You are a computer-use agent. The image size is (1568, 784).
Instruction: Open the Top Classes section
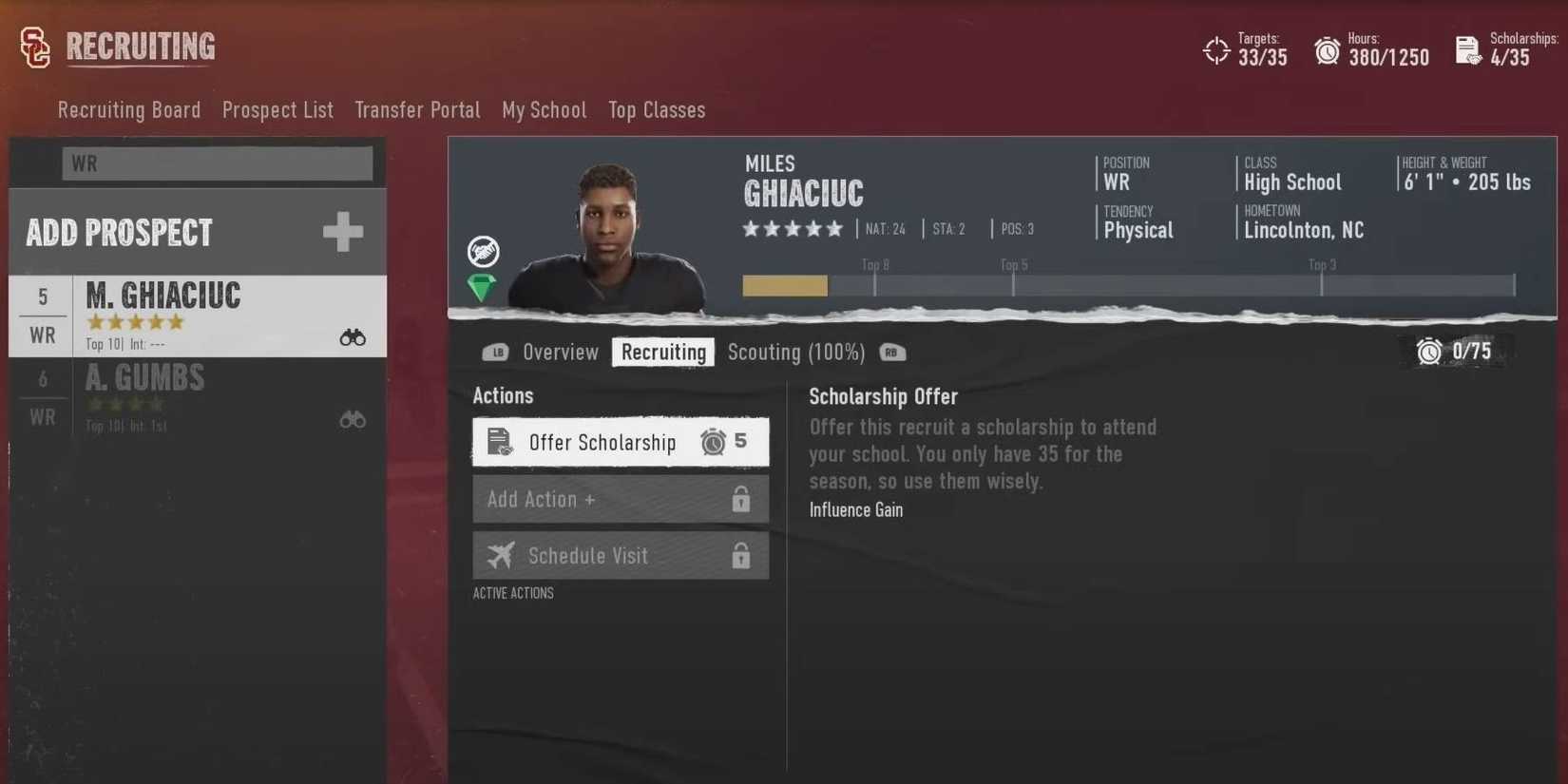tap(657, 110)
